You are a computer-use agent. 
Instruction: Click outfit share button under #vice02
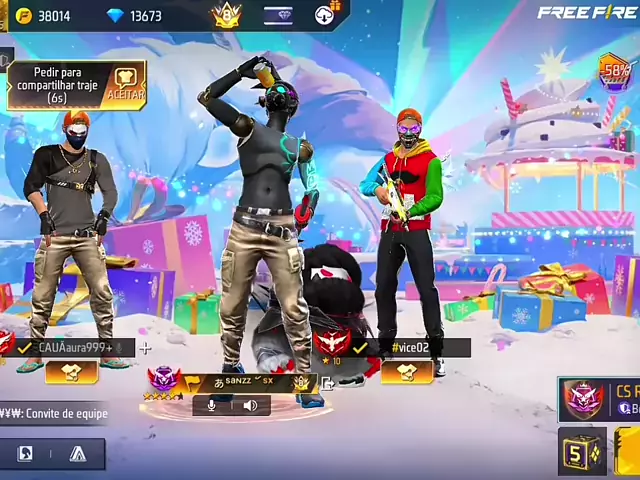(408, 371)
